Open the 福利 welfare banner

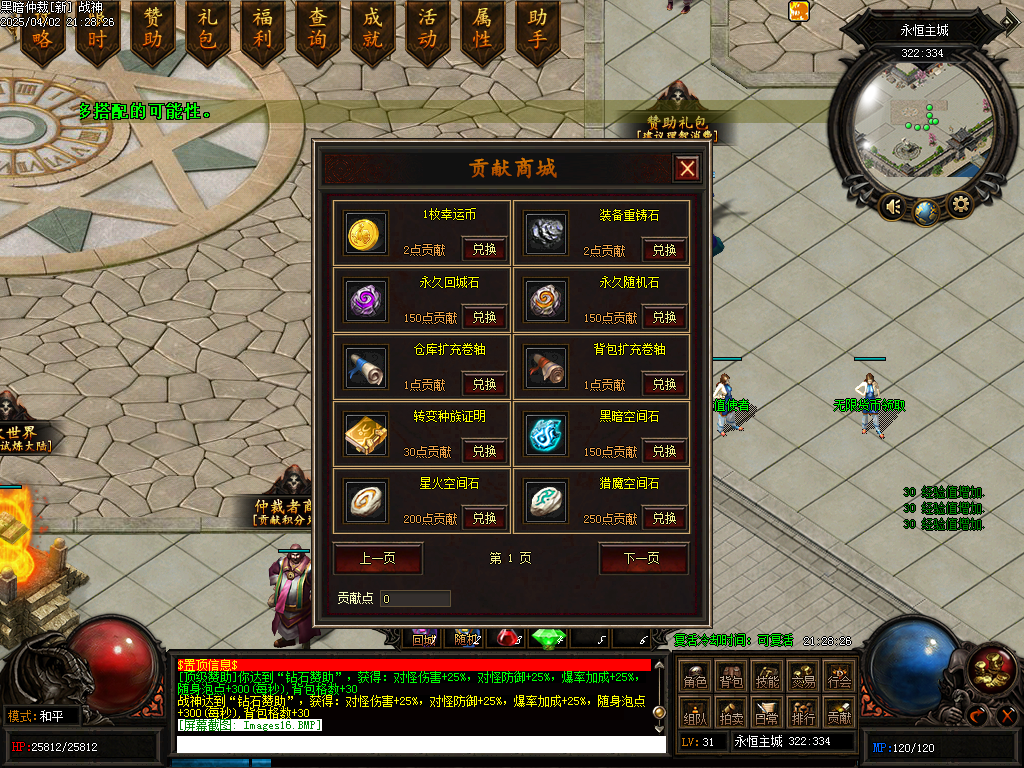tap(263, 30)
